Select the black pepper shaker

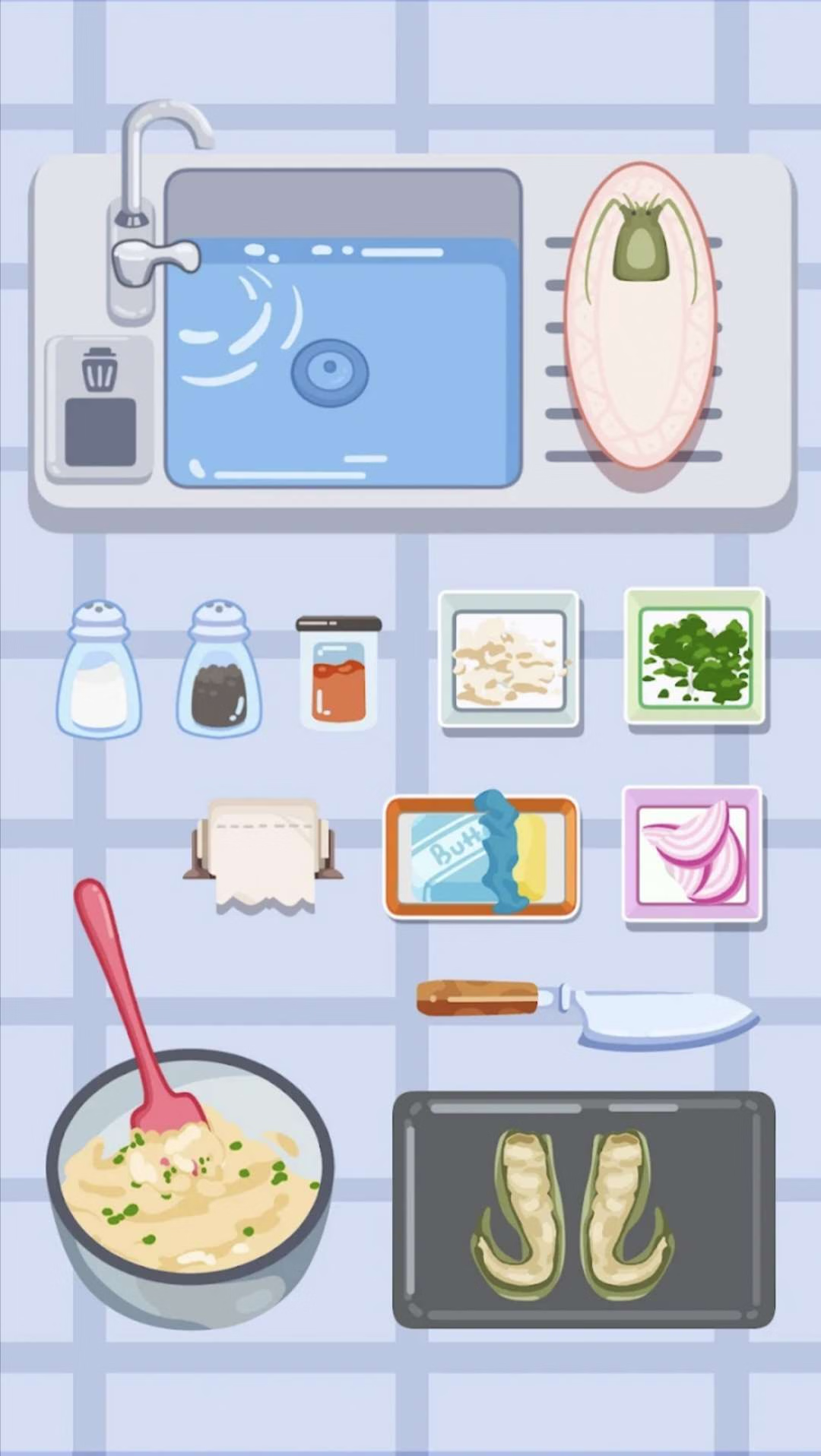tap(219, 670)
